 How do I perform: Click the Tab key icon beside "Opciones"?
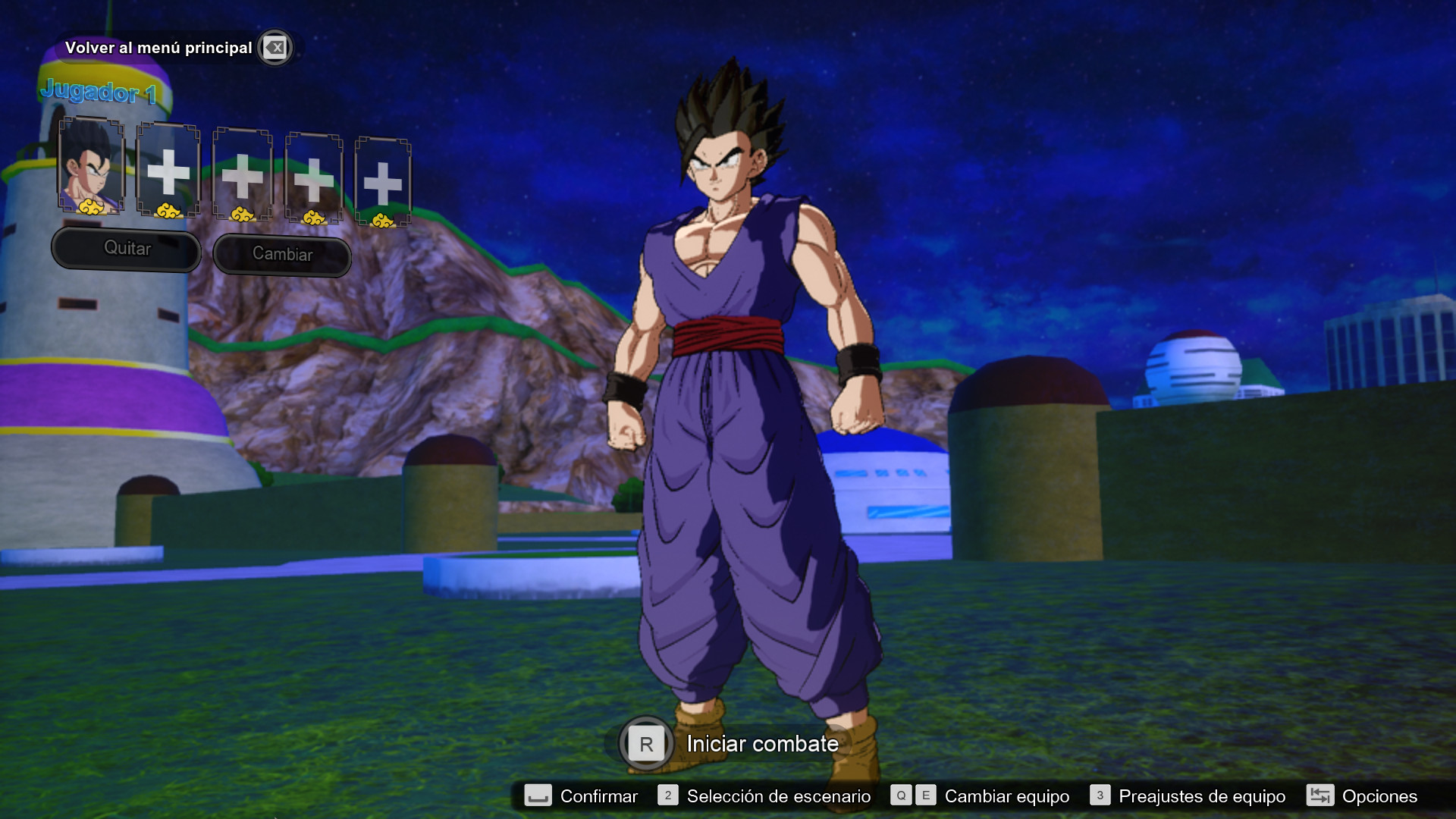tap(1320, 796)
